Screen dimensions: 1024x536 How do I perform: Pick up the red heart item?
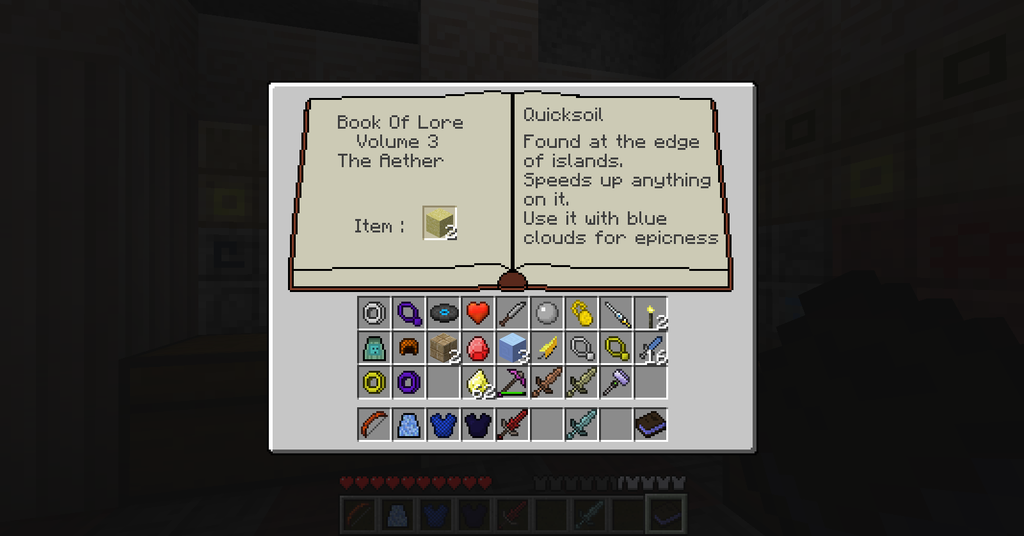477,313
